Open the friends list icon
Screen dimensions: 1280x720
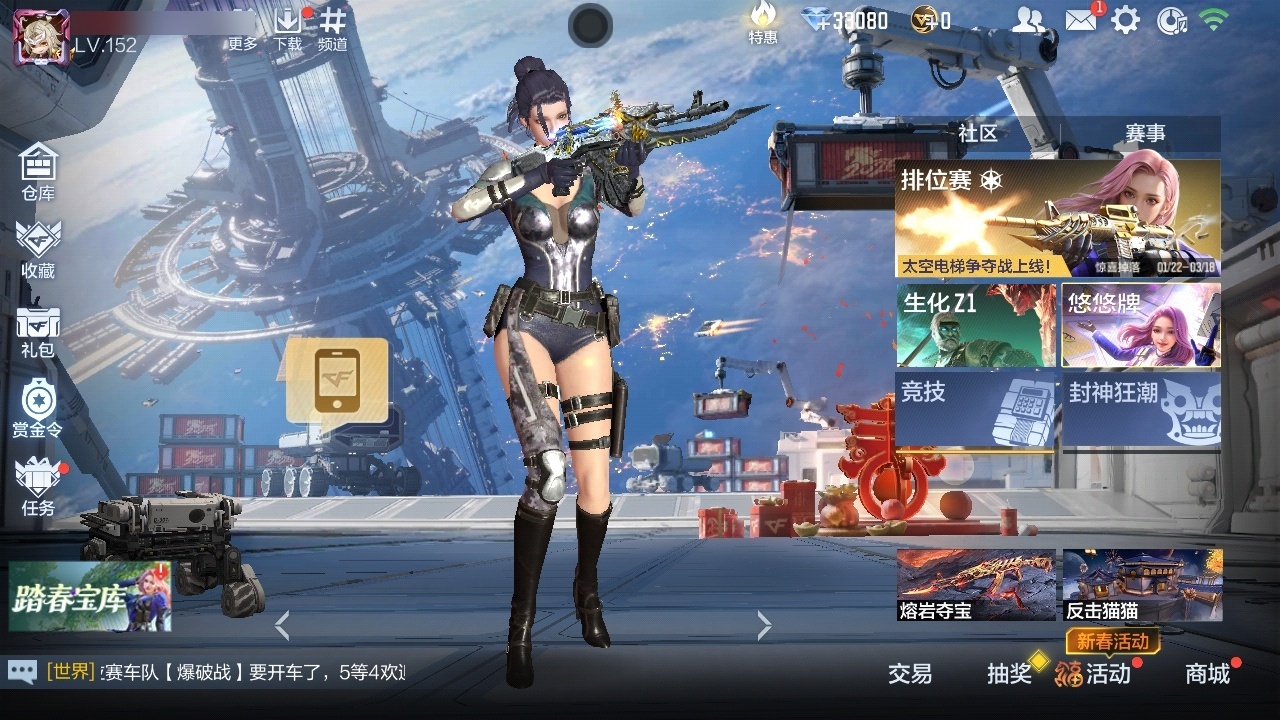click(1028, 20)
